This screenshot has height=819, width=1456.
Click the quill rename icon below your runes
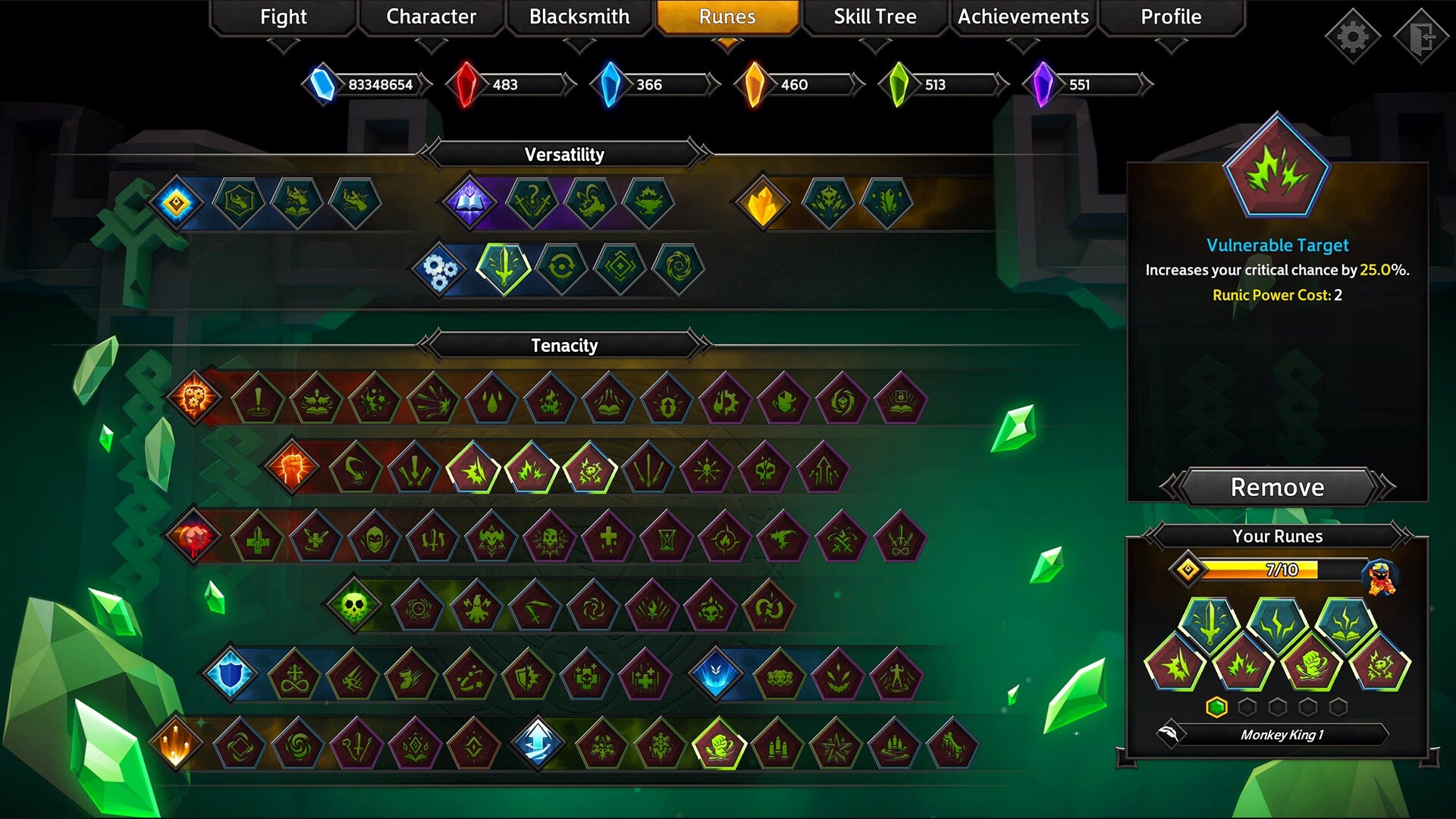pos(1173,734)
